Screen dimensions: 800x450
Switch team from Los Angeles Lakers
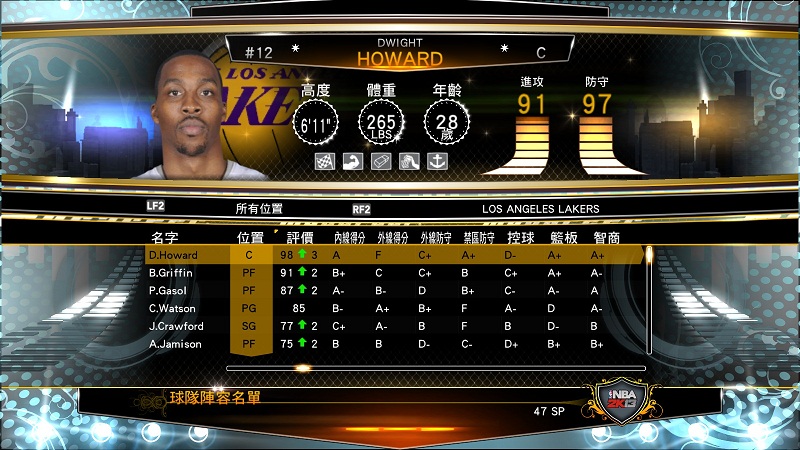(x=540, y=209)
